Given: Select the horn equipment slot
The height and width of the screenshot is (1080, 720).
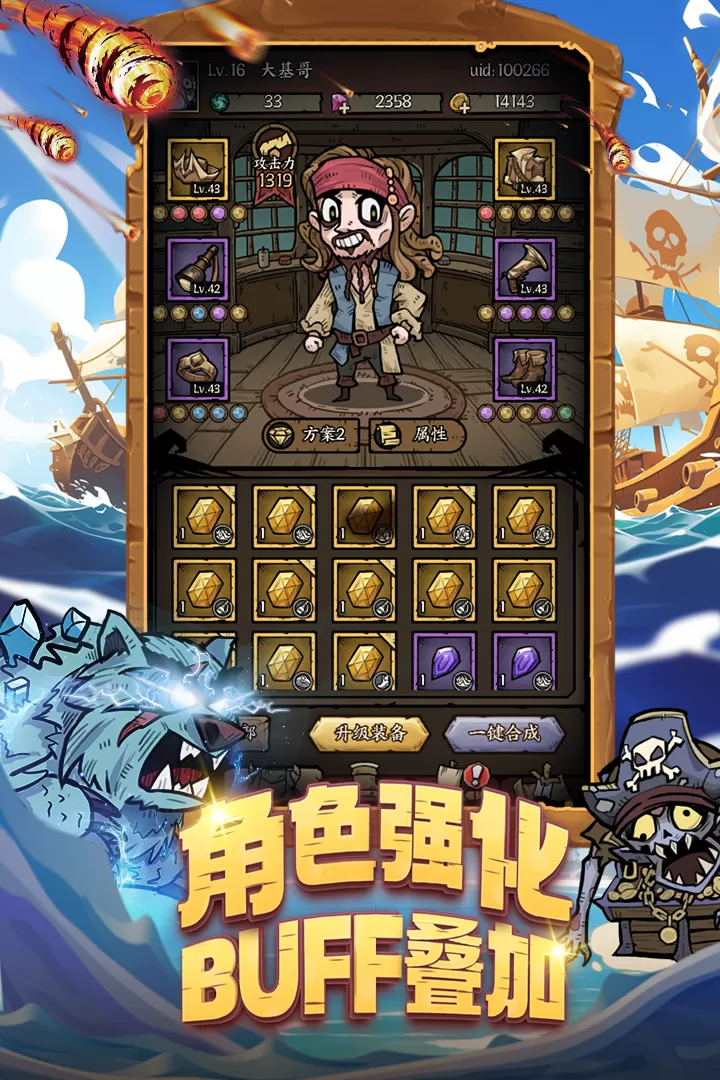Looking at the screenshot, I should tap(525, 269).
